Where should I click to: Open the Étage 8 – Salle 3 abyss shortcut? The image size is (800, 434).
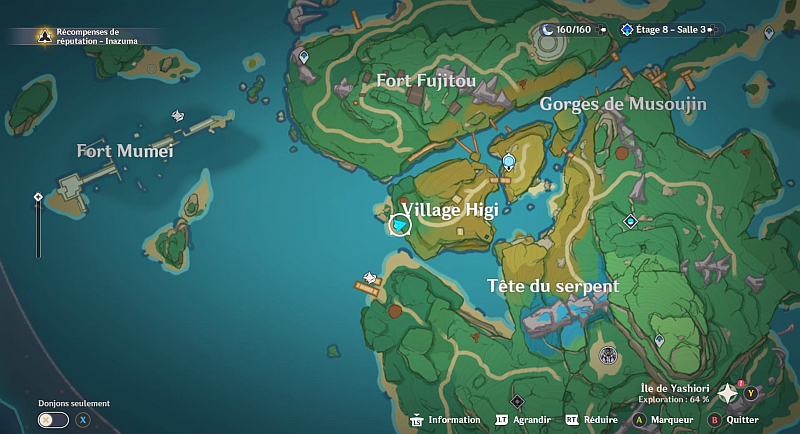(665, 30)
